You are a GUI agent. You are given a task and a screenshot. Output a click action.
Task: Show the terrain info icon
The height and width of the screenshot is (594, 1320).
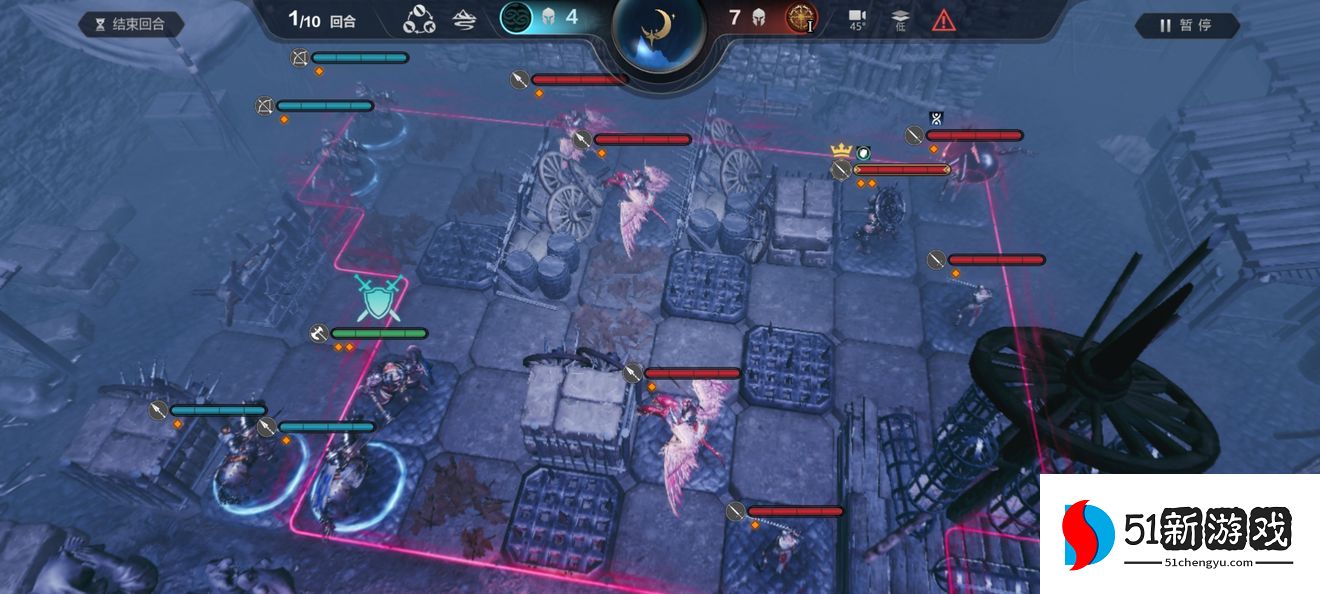[465, 19]
